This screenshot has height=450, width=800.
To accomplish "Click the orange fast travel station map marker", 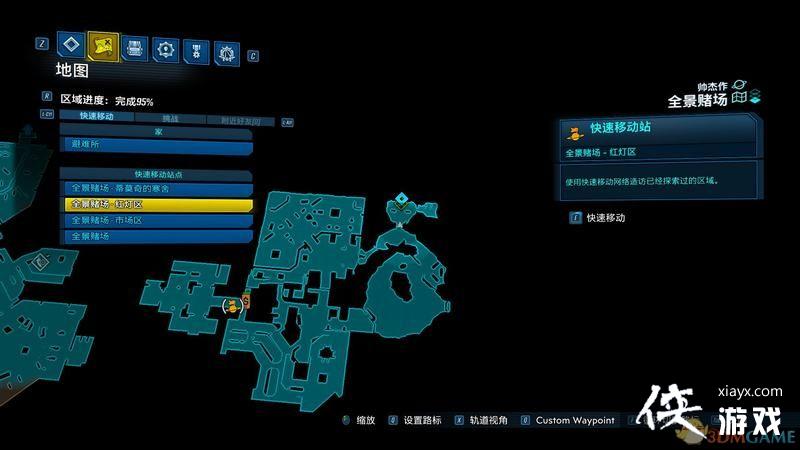I will [x=232, y=304].
